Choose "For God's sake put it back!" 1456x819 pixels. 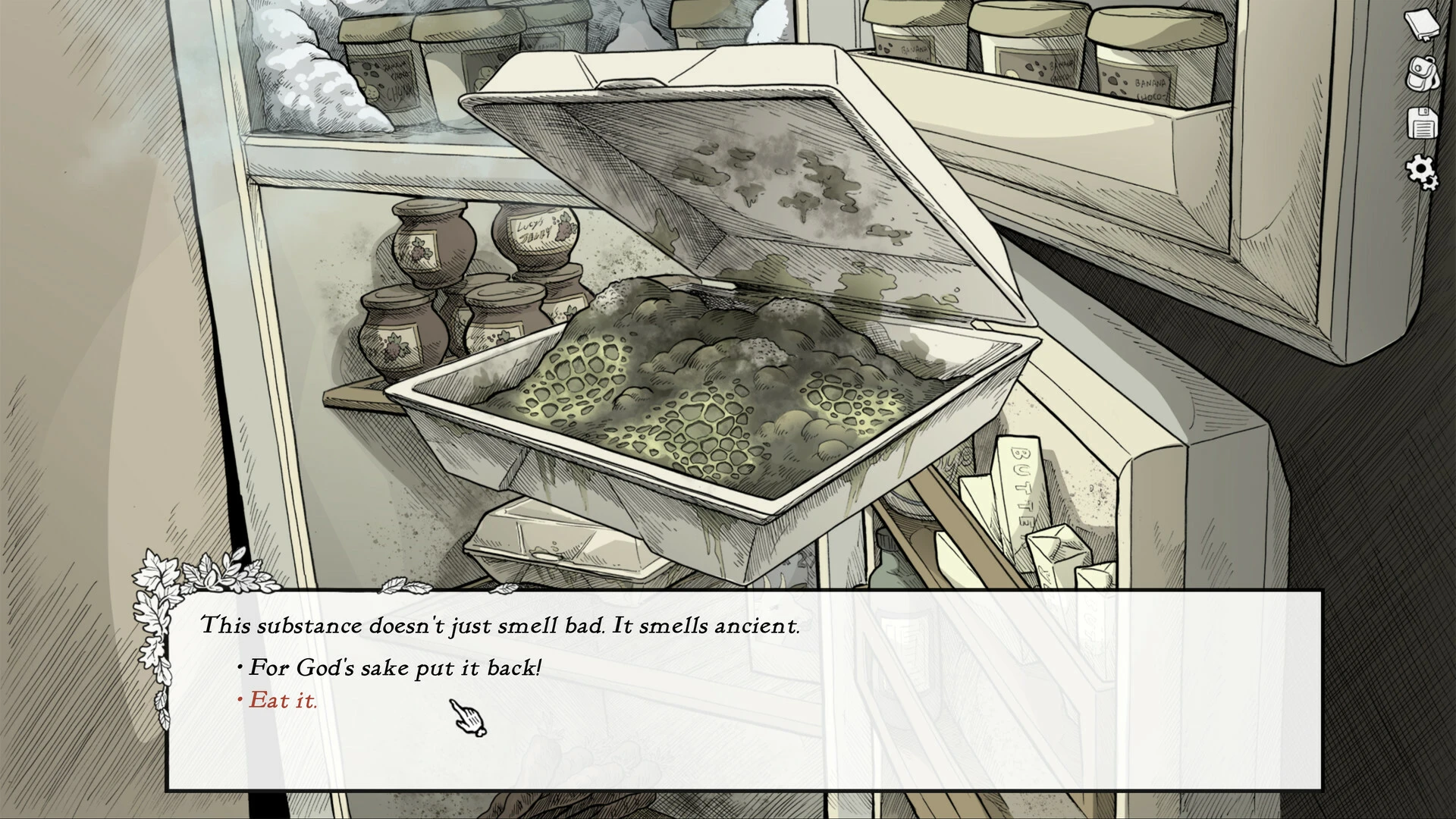[395, 668]
